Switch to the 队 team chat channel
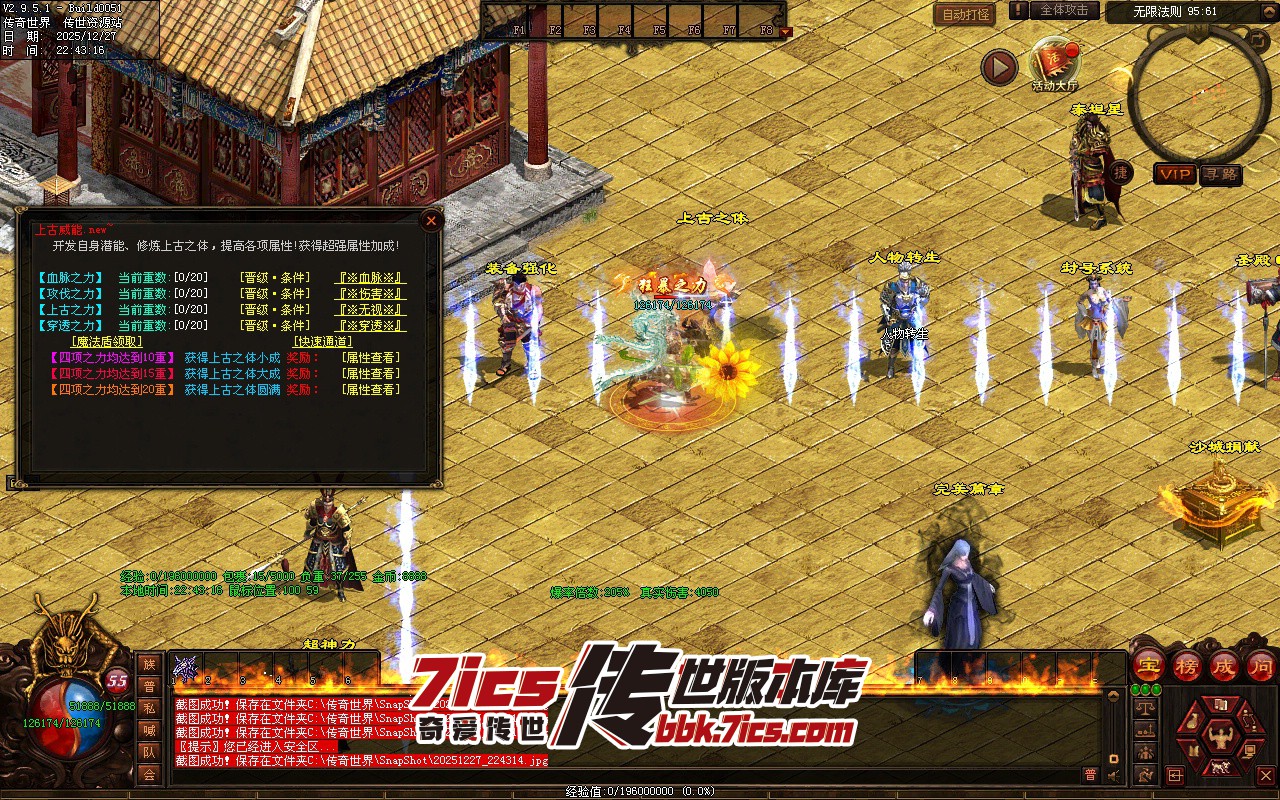 149,752
